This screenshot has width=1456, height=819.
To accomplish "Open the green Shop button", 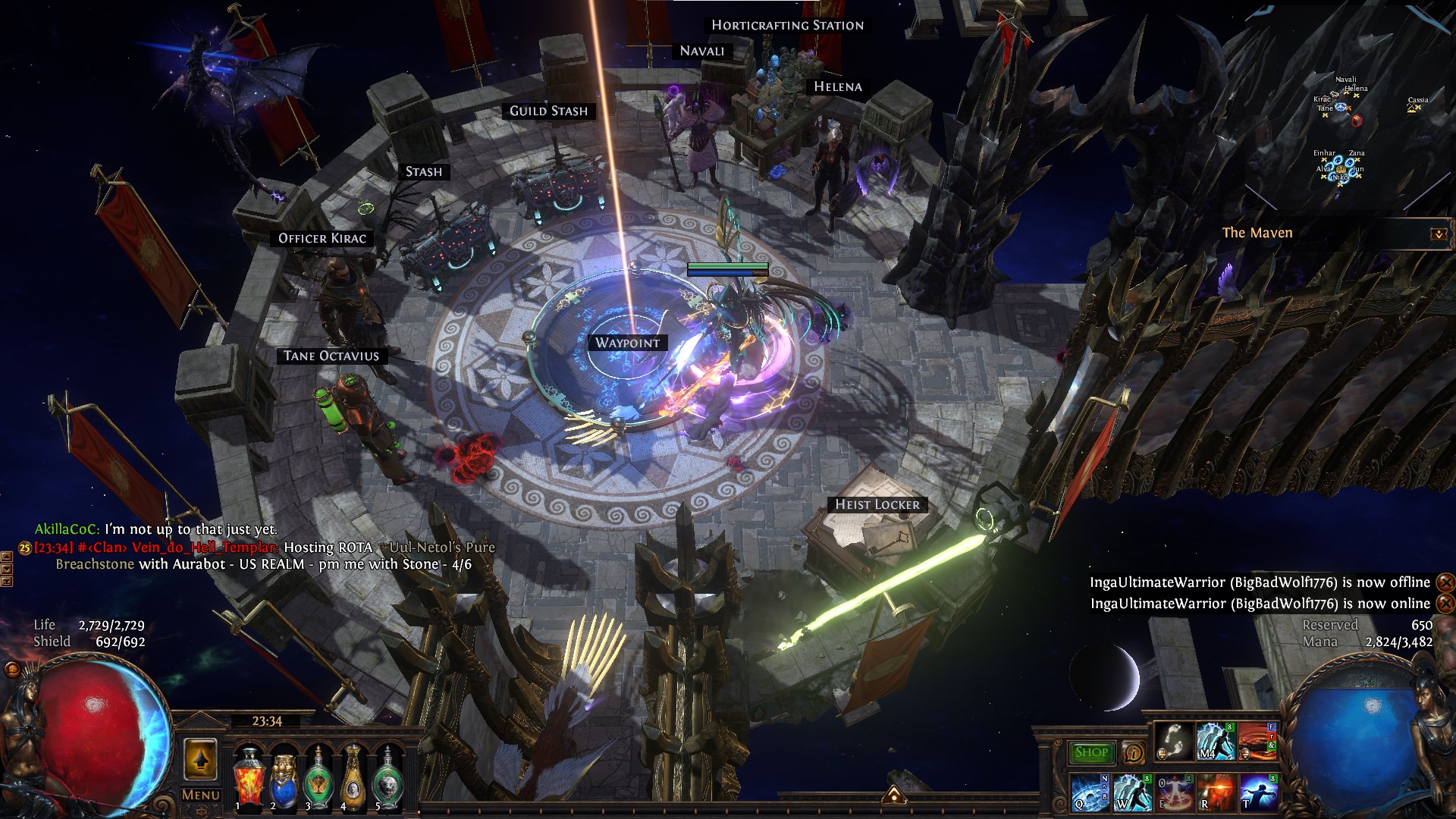I will tap(1091, 752).
